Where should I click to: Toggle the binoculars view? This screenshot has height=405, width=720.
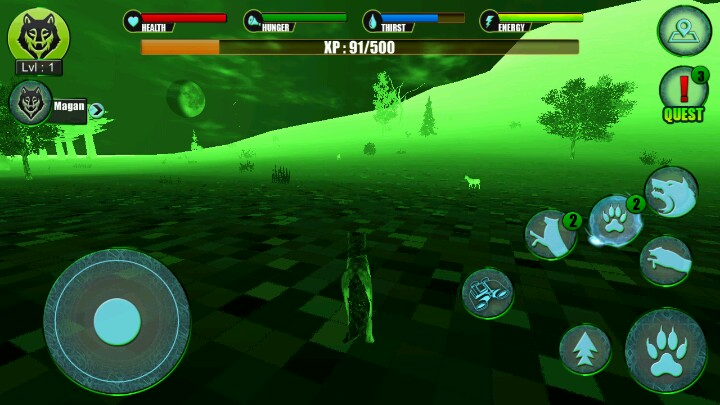click(x=488, y=294)
